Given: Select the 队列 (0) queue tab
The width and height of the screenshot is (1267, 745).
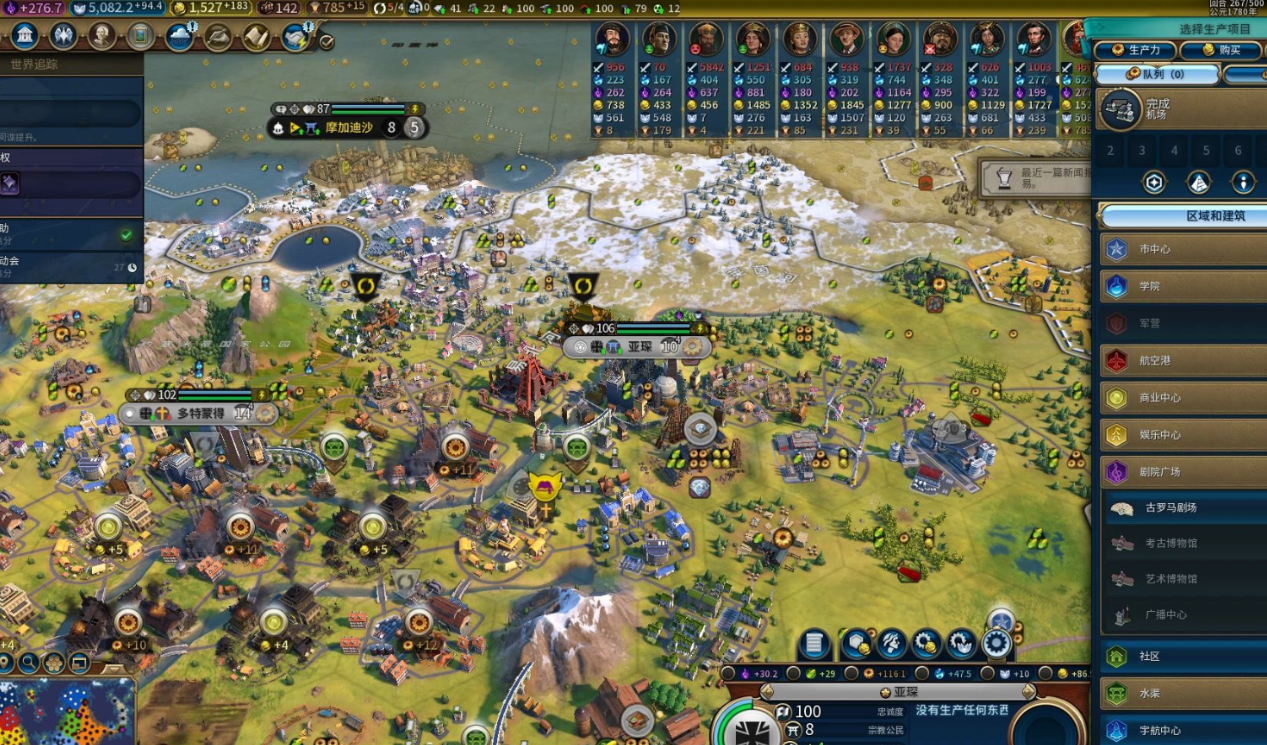Looking at the screenshot, I should coord(1157,74).
